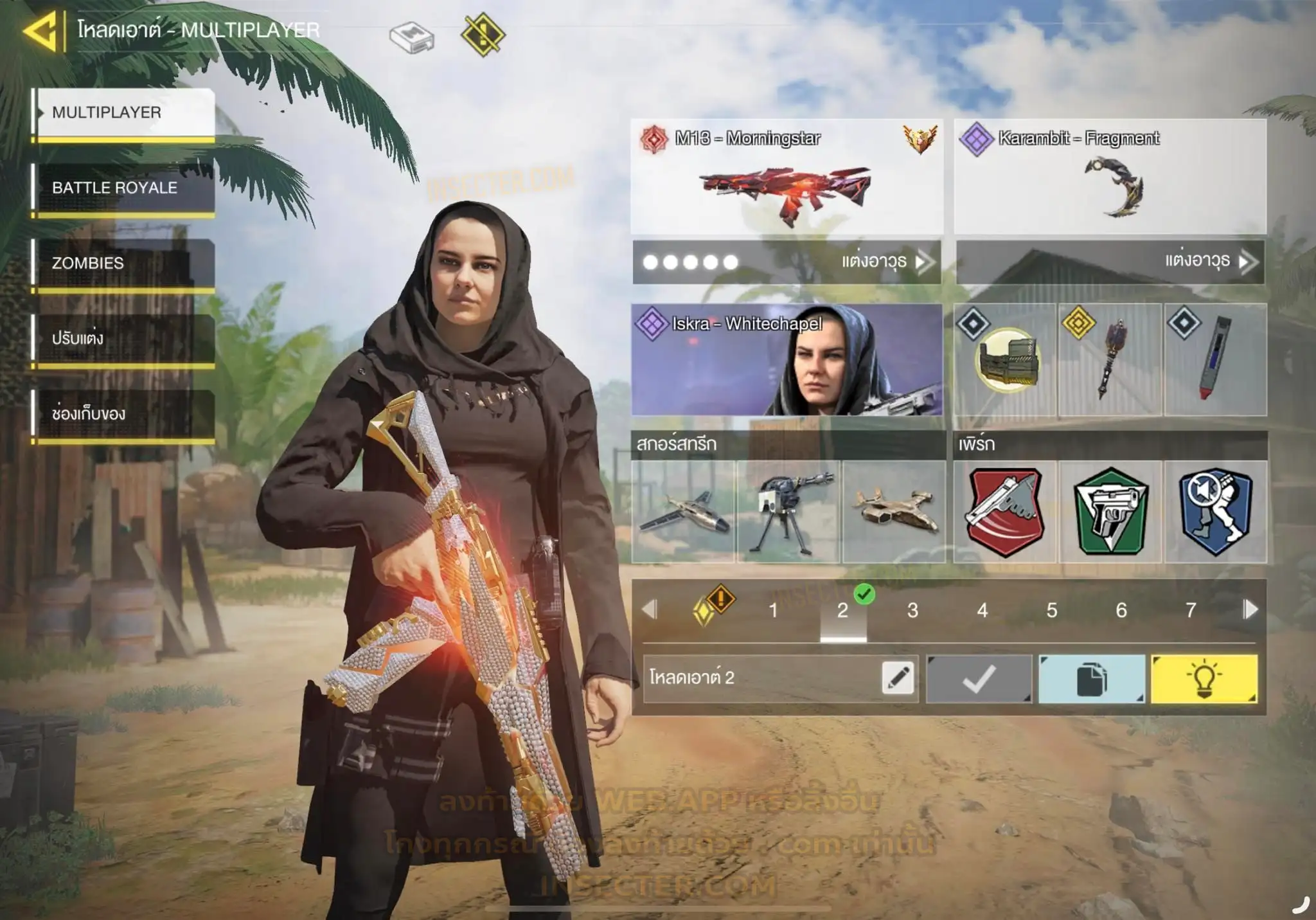Open the ZOMBIES loadout menu

point(123,263)
